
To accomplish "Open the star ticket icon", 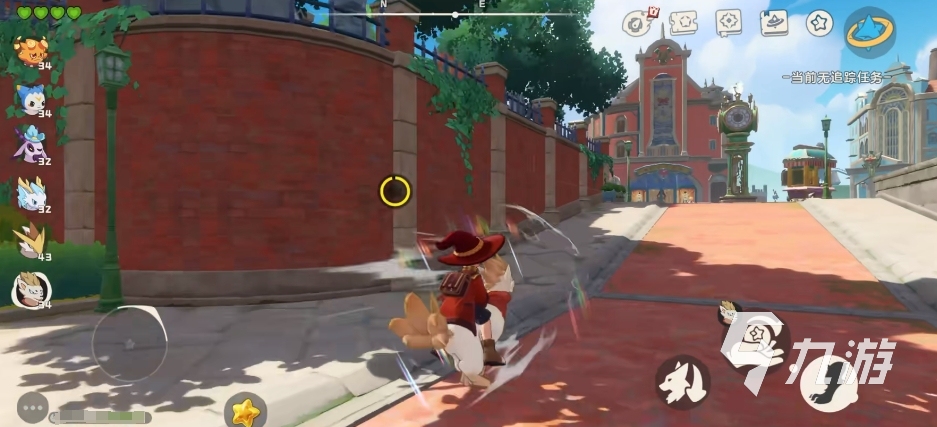I will pos(683,22).
